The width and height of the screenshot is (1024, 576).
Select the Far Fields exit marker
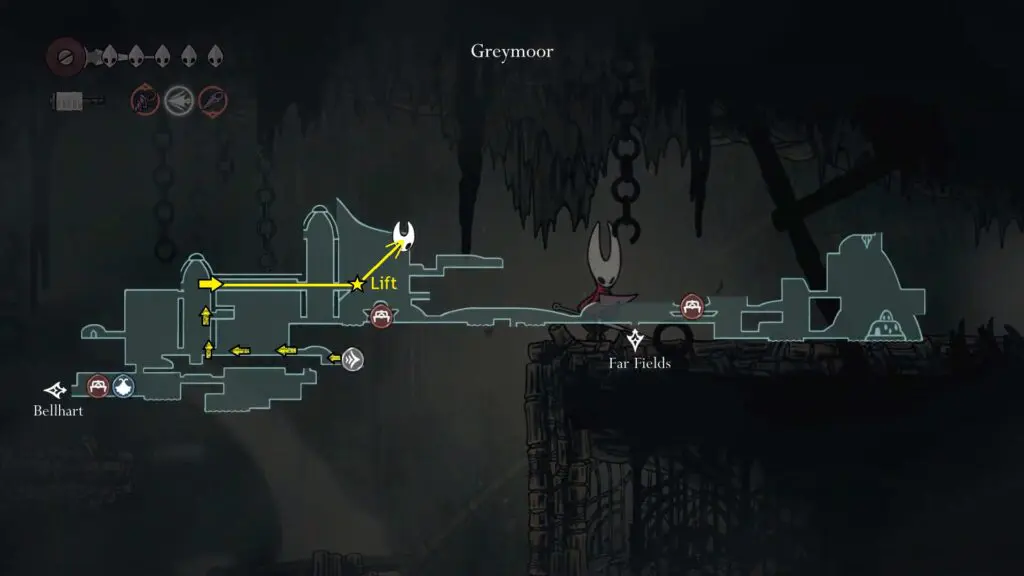point(635,339)
